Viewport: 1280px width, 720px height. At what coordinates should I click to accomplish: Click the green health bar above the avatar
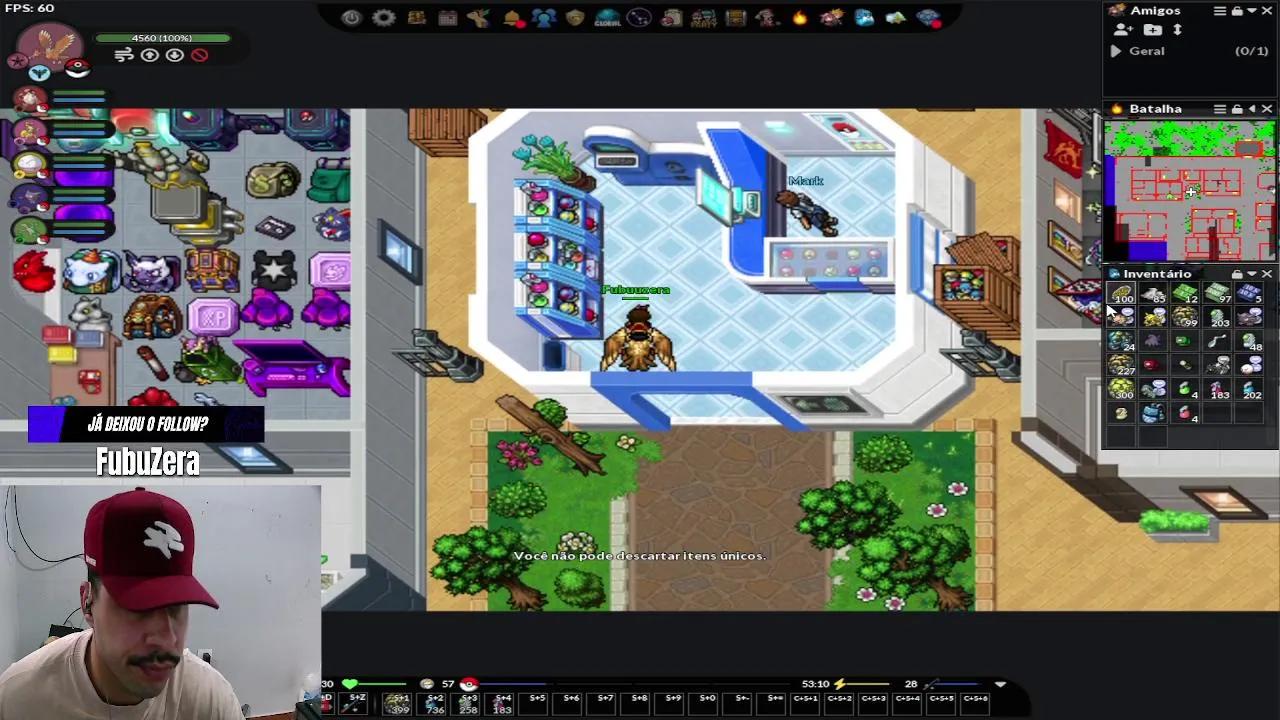(163, 39)
